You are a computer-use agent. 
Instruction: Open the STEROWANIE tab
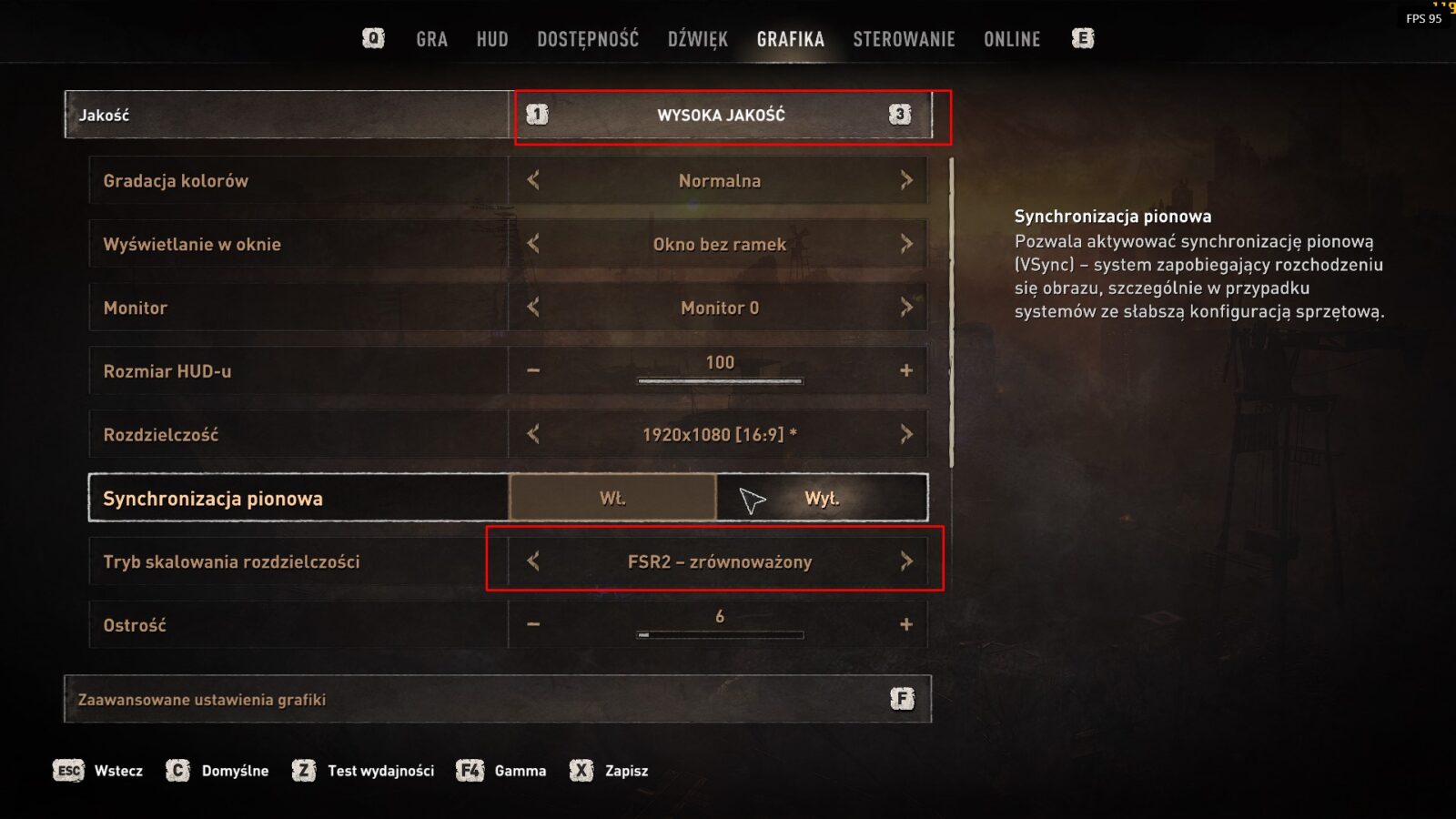[904, 39]
